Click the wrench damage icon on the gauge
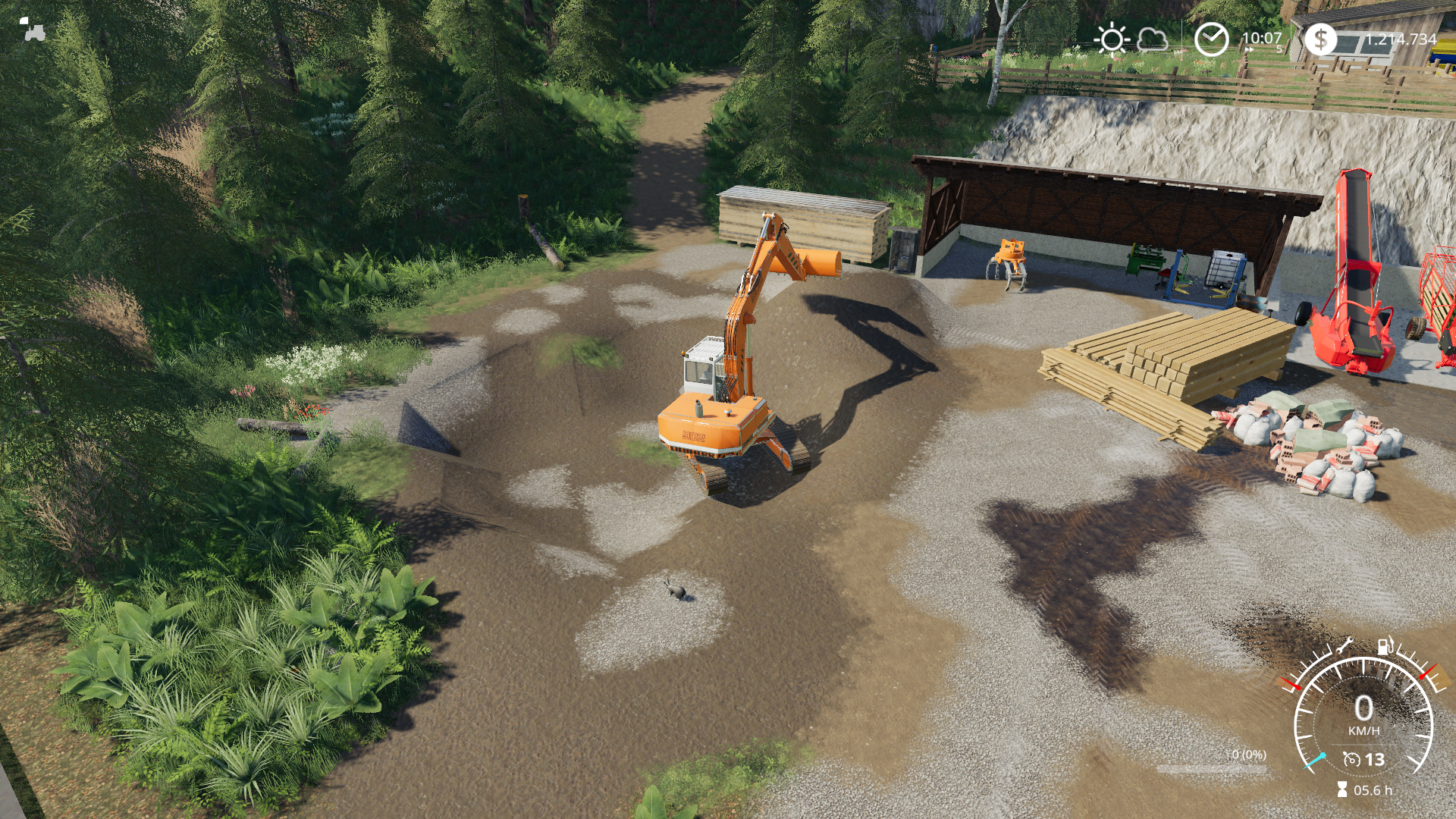This screenshot has width=1456, height=819. (x=1344, y=645)
